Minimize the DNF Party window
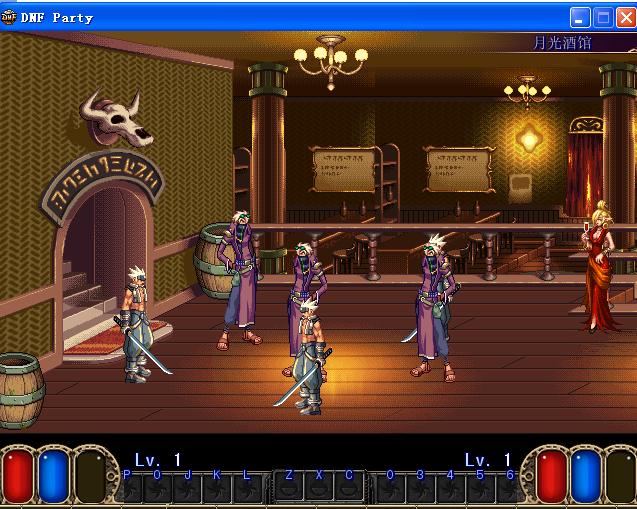 click(x=580, y=17)
